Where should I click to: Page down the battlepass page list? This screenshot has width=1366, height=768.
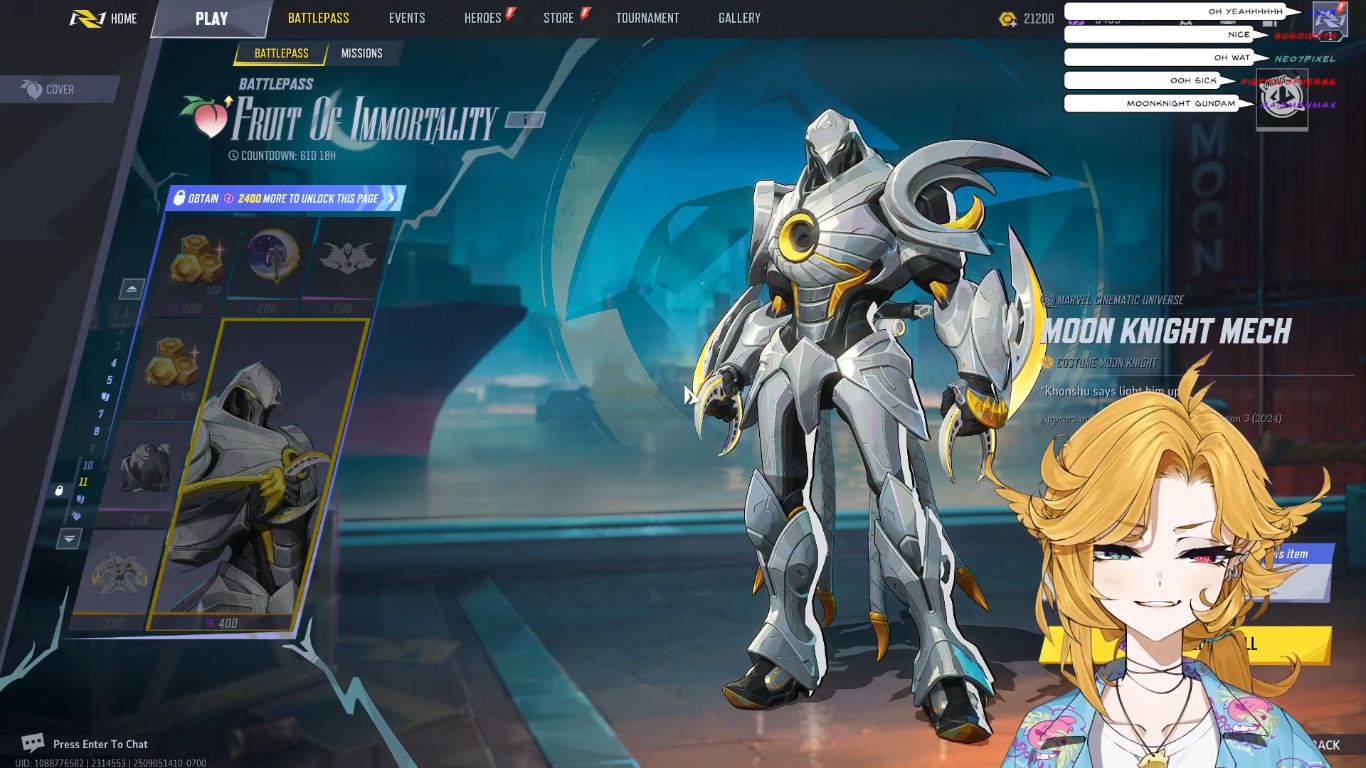[68, 539]
